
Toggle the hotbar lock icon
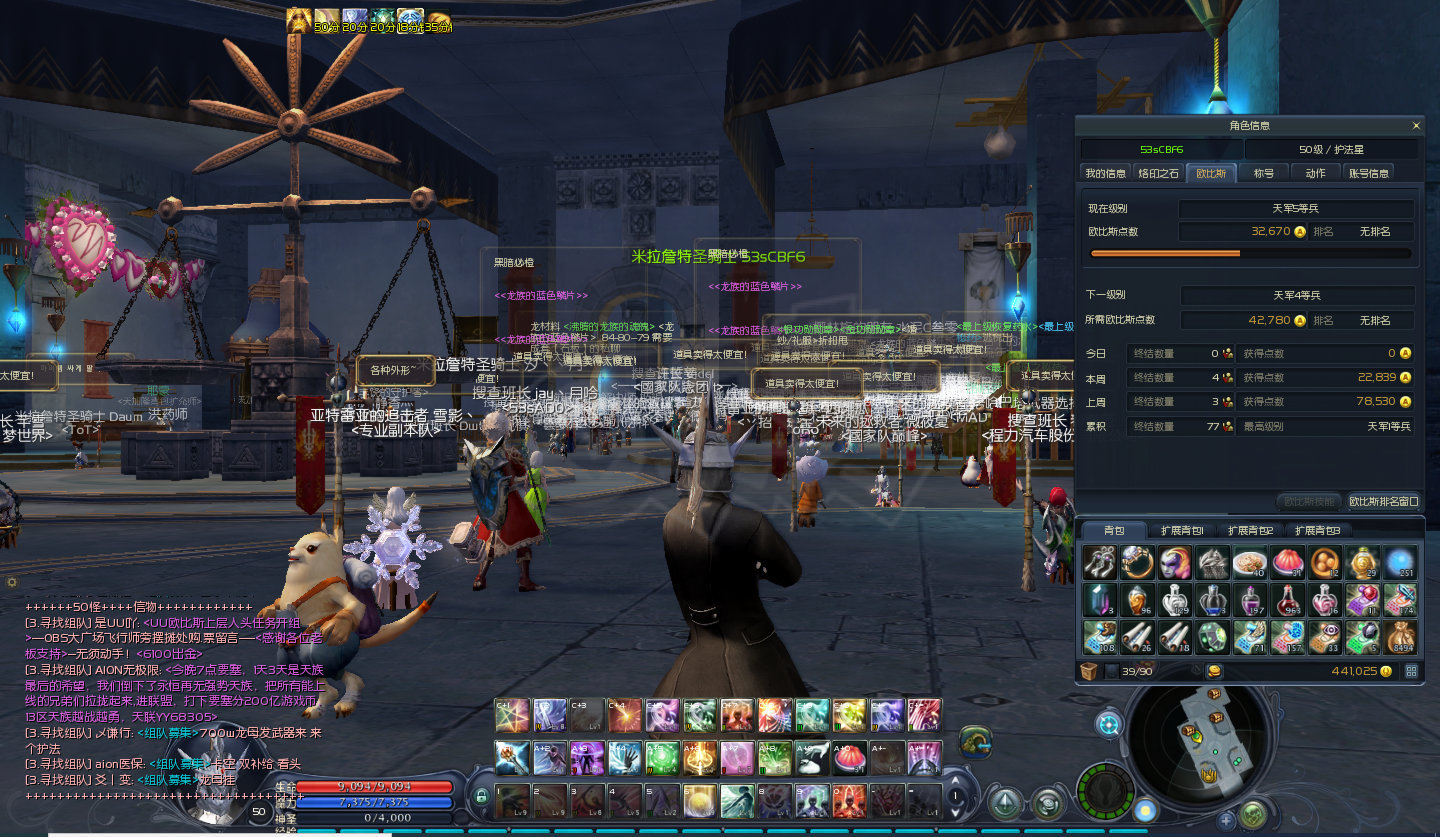coord(481,797)
